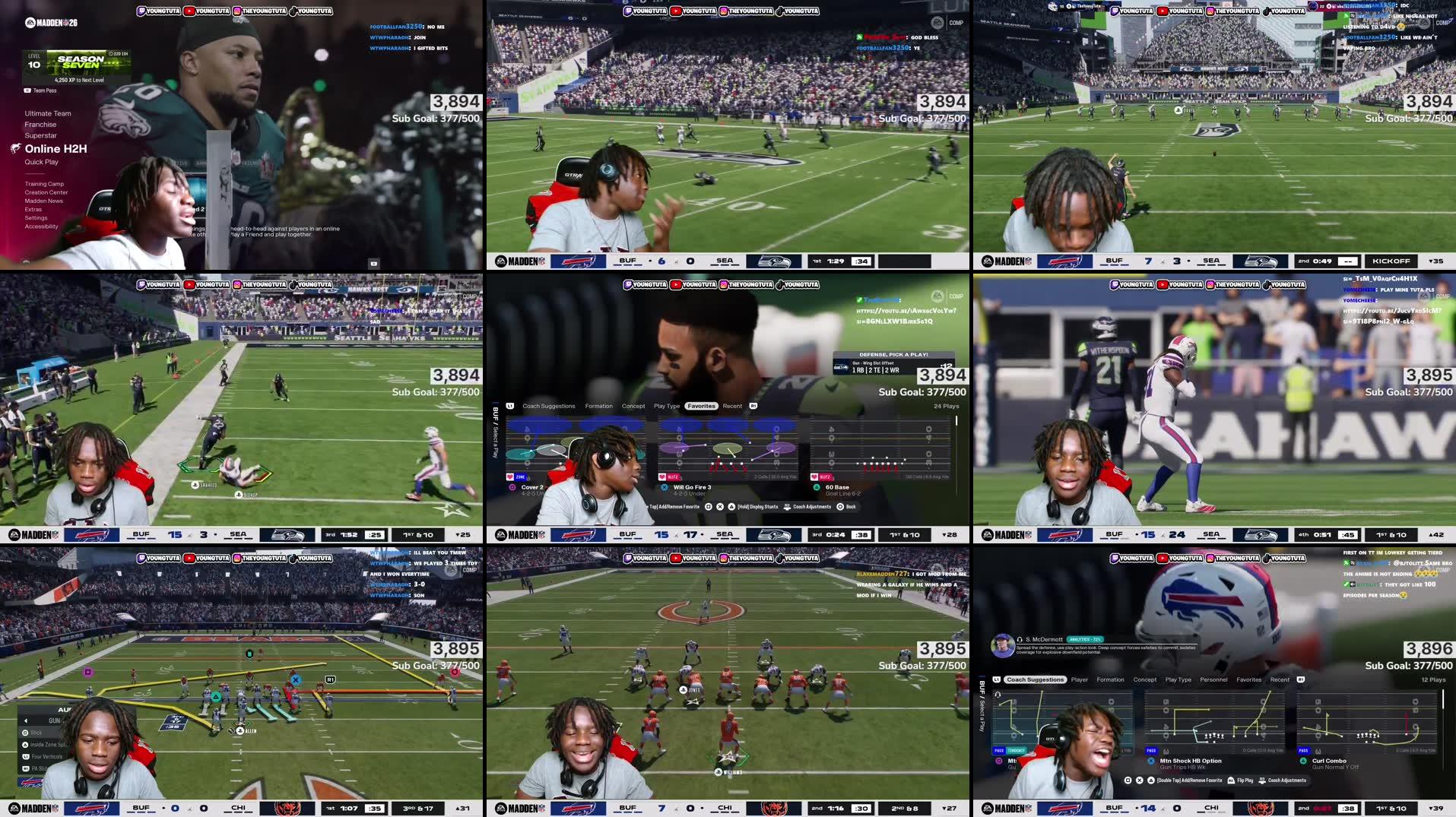Choose the Curl Combo pass play
This screenshot has width=1456, height=817.
coord(1329,761)
